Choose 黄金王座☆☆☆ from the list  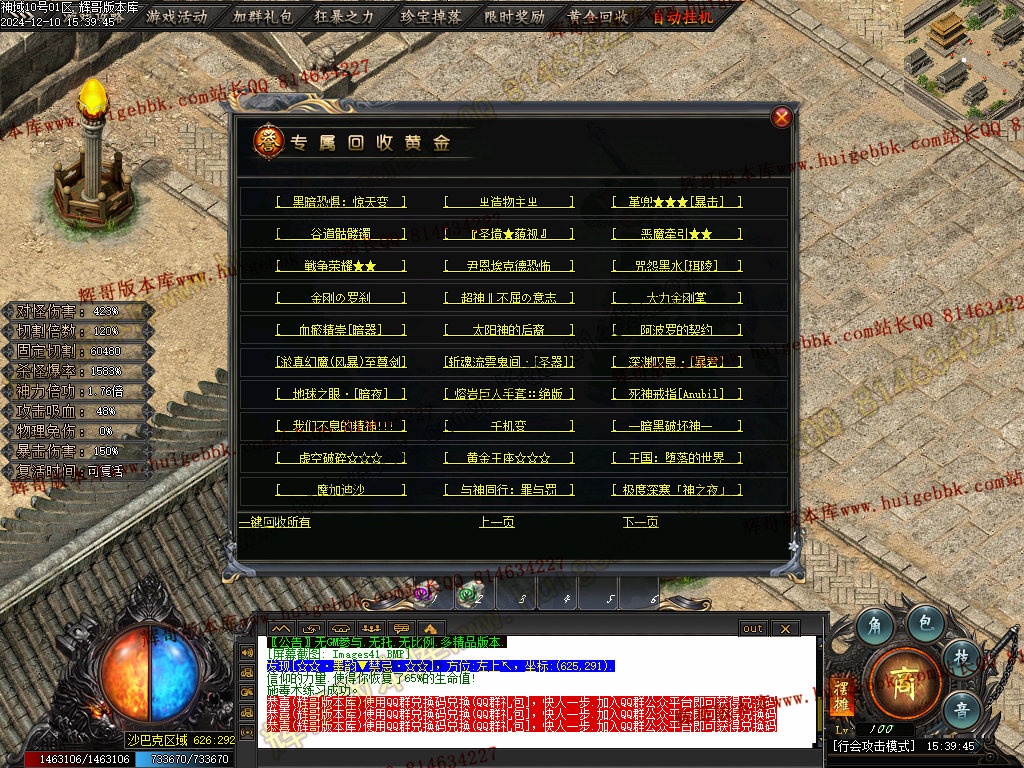tap(509, 458)
